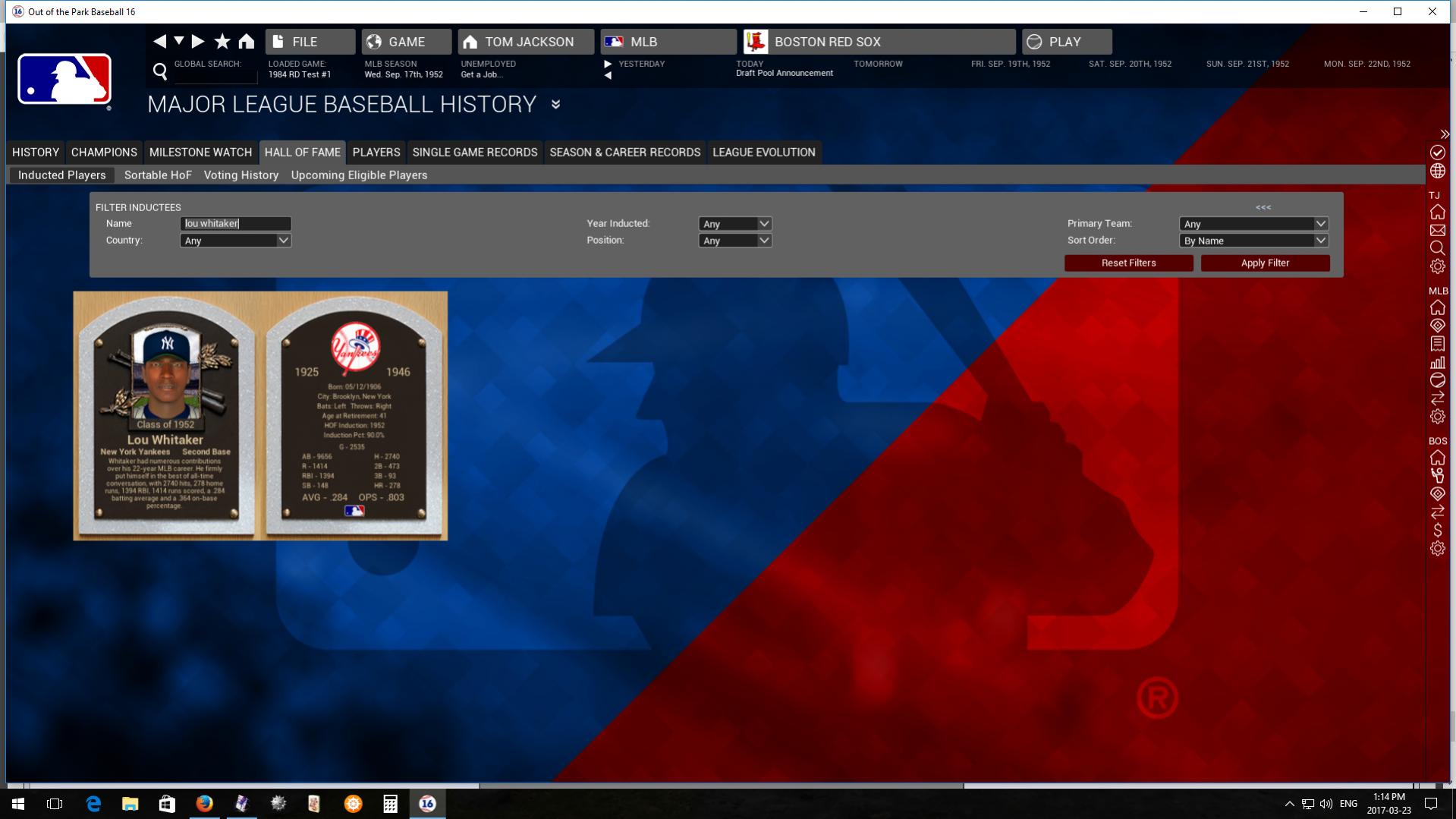Open the FILE menu

click(310, 42)
